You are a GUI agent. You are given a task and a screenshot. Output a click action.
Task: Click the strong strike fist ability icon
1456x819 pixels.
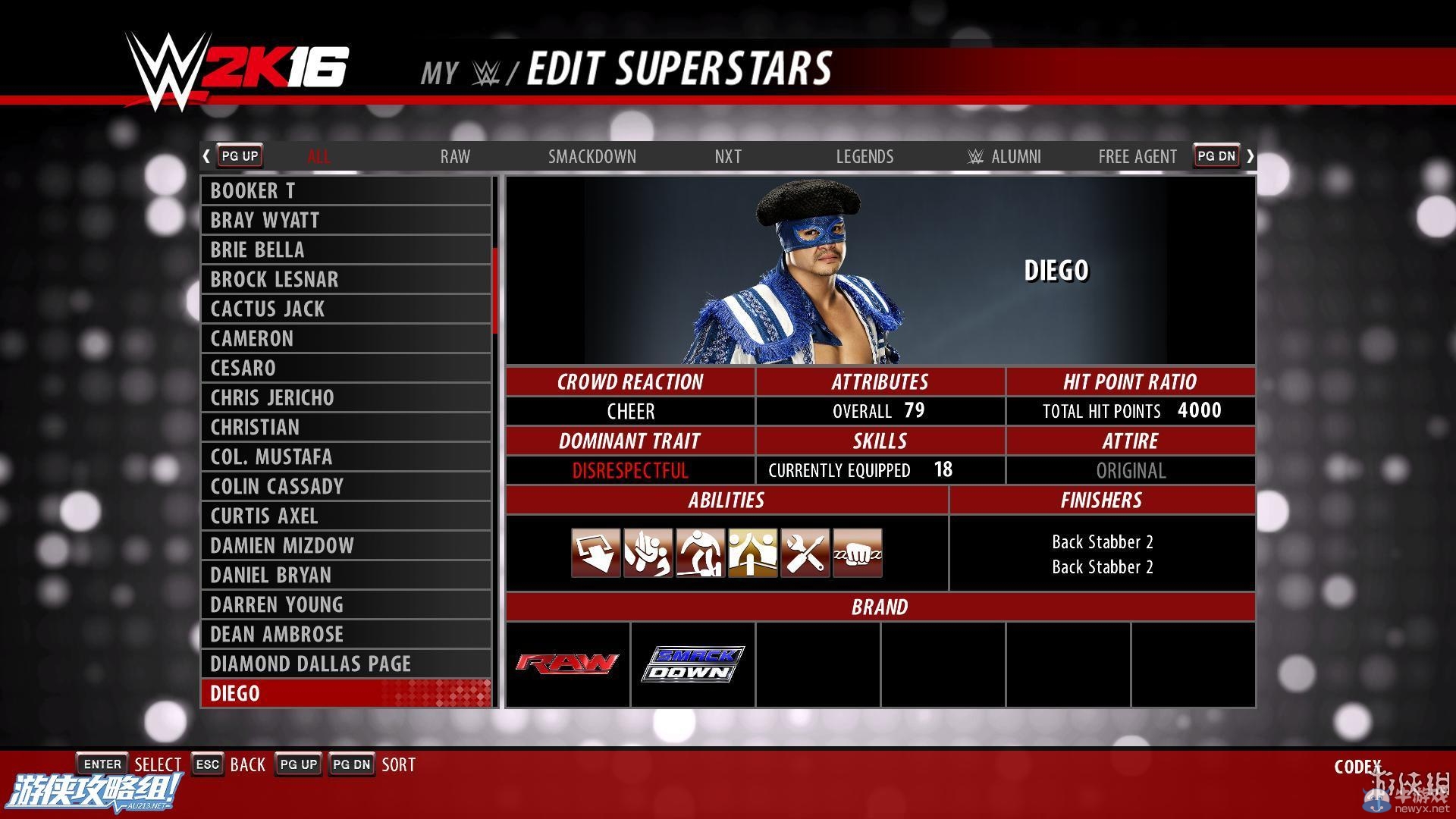click(x=857, y=554)
